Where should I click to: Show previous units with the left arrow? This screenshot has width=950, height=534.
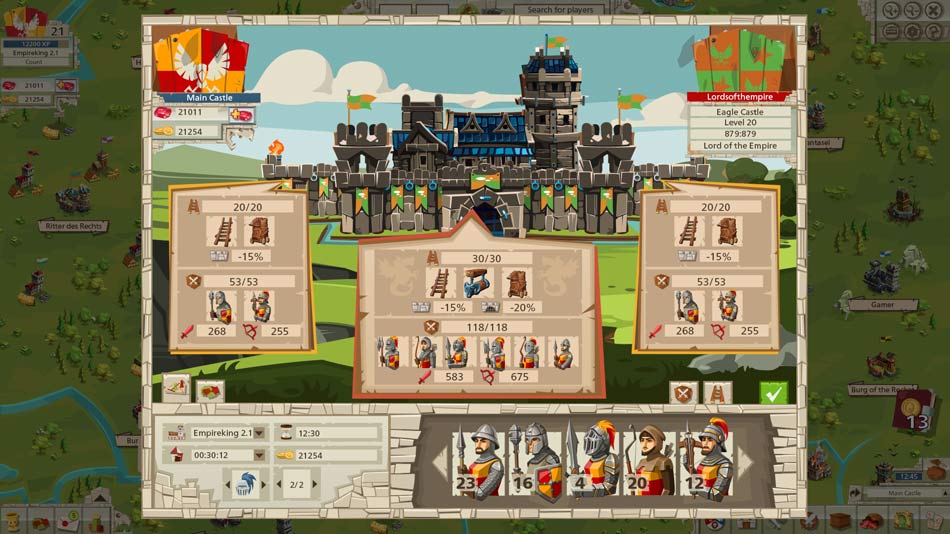[437, 462]
